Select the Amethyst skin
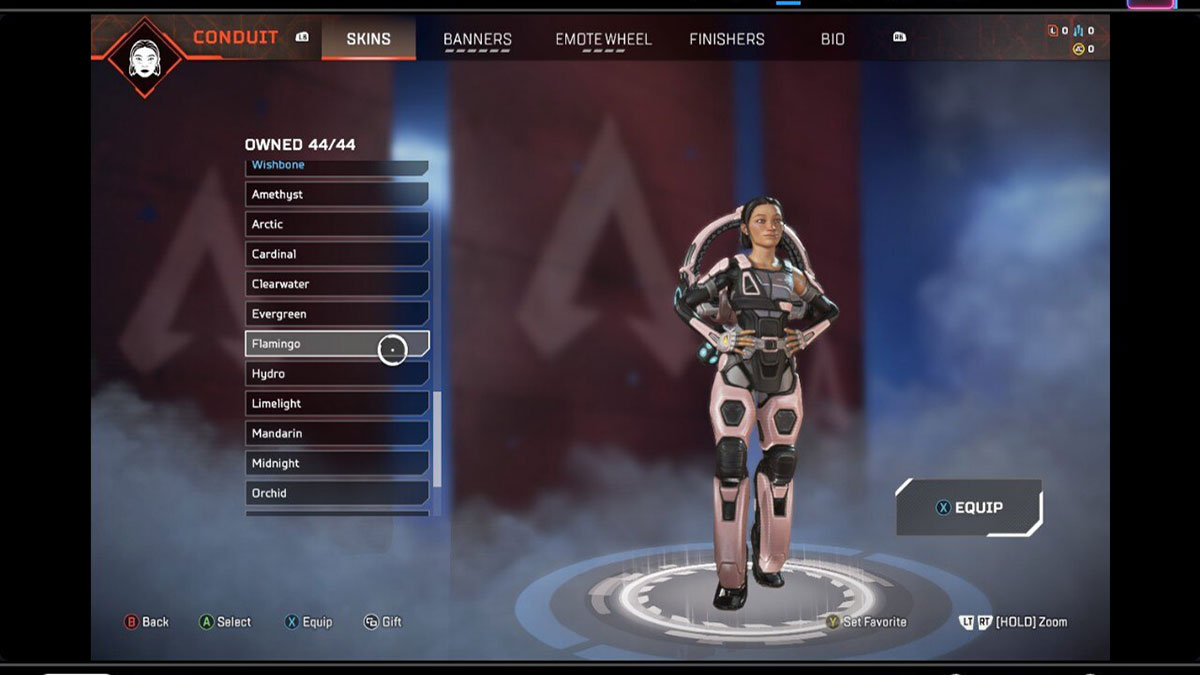The height and width of the screenshot is (675, 1200). click(x=336, y=194)
